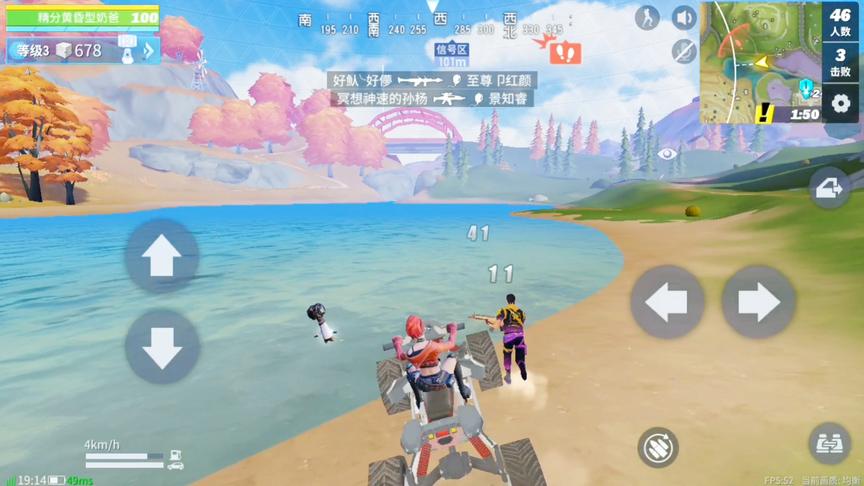
Task: Tap the red footsteps alert marker
Action: pyautogui.click(x=565, y=52)
